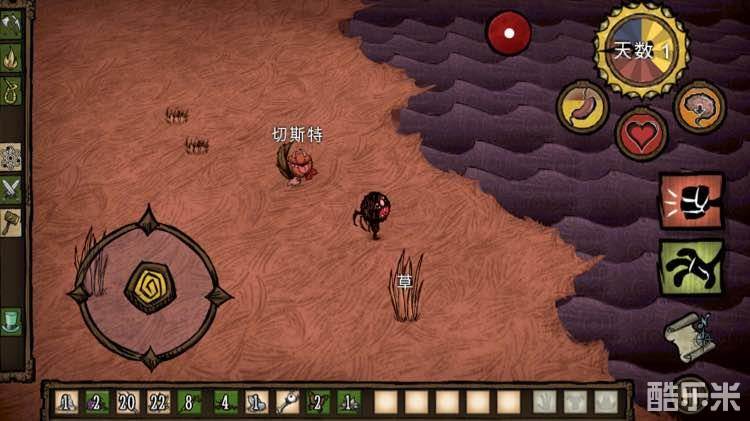Hit the fist attack button

coord(691,201)
